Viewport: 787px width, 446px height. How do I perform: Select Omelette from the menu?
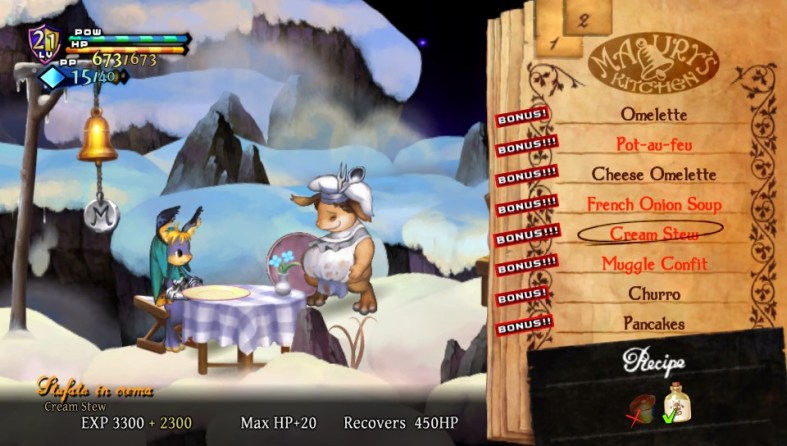click(654, 114)
